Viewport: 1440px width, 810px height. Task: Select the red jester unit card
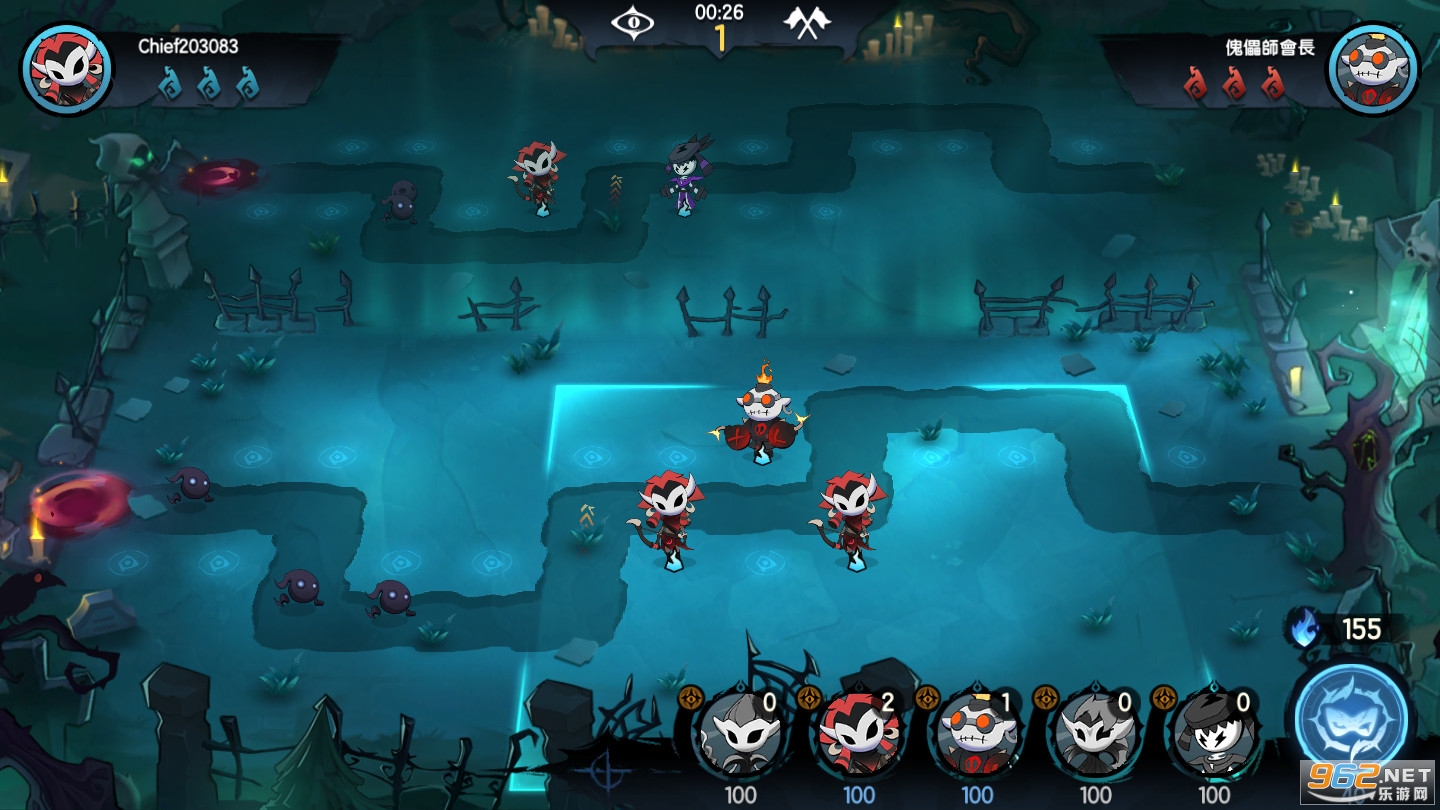pos(858,736)
